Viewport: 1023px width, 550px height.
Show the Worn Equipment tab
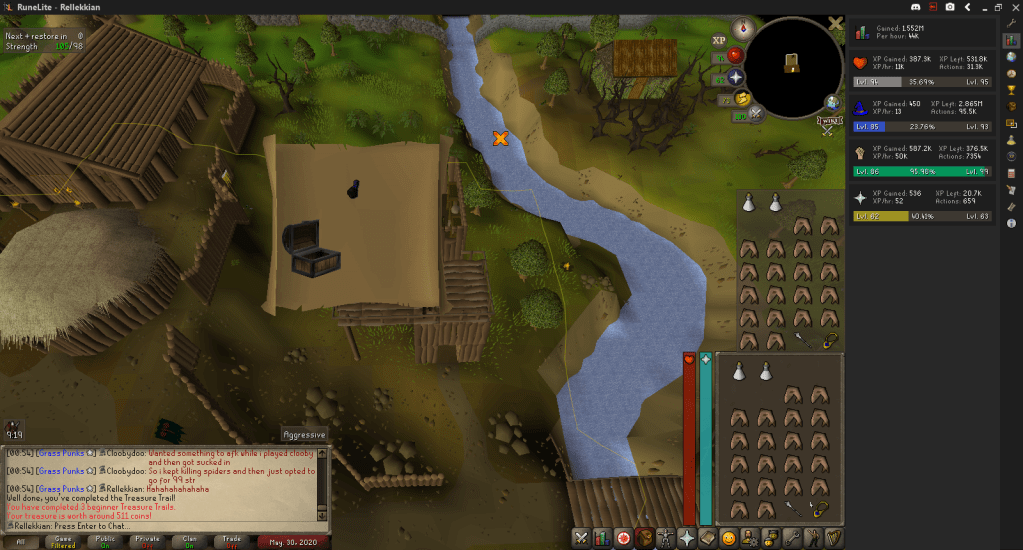(666, 538)
